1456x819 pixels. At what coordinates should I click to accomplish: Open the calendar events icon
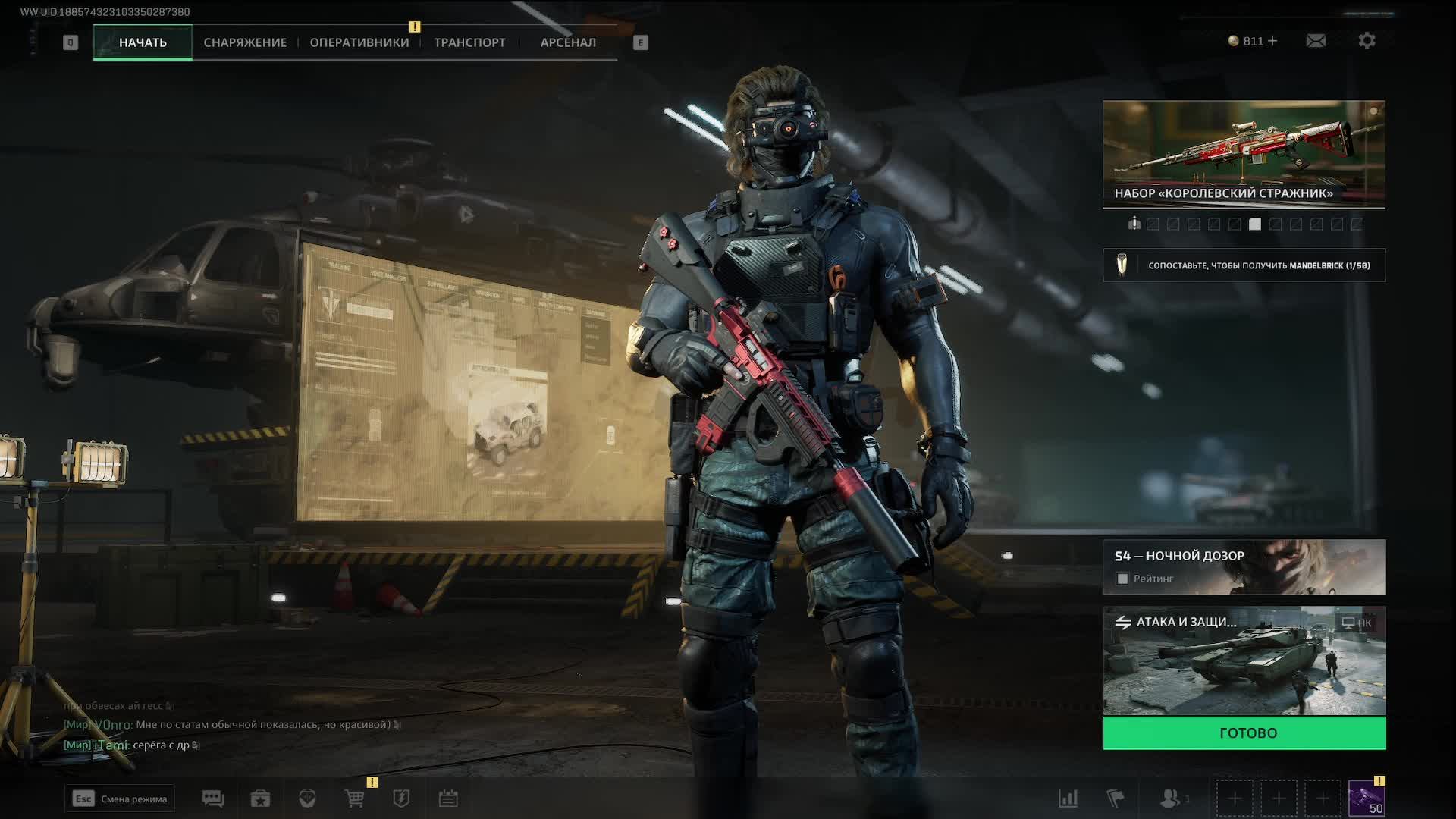[x=448, y=799]
